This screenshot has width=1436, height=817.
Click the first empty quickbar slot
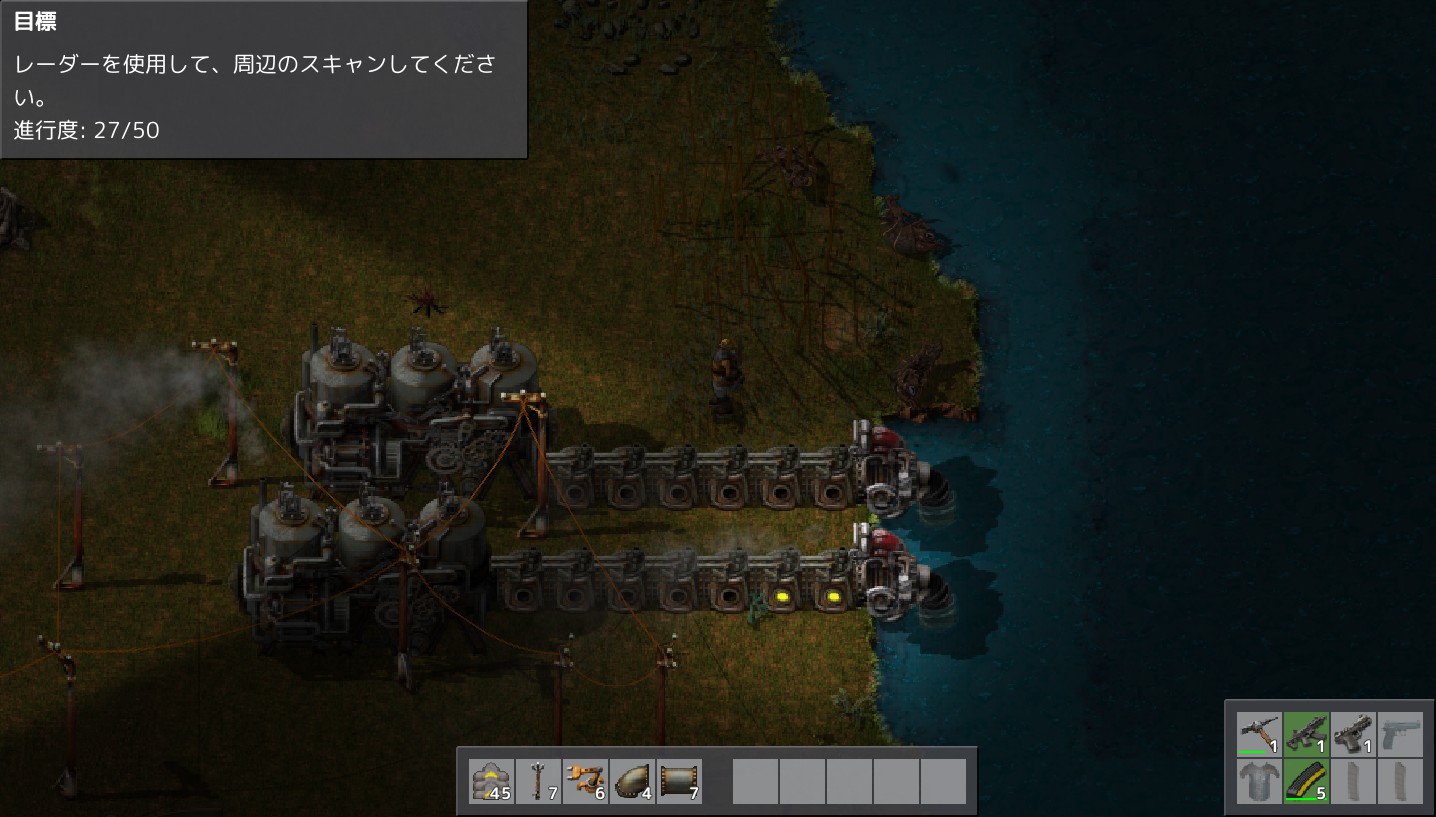tap(755, 781)
